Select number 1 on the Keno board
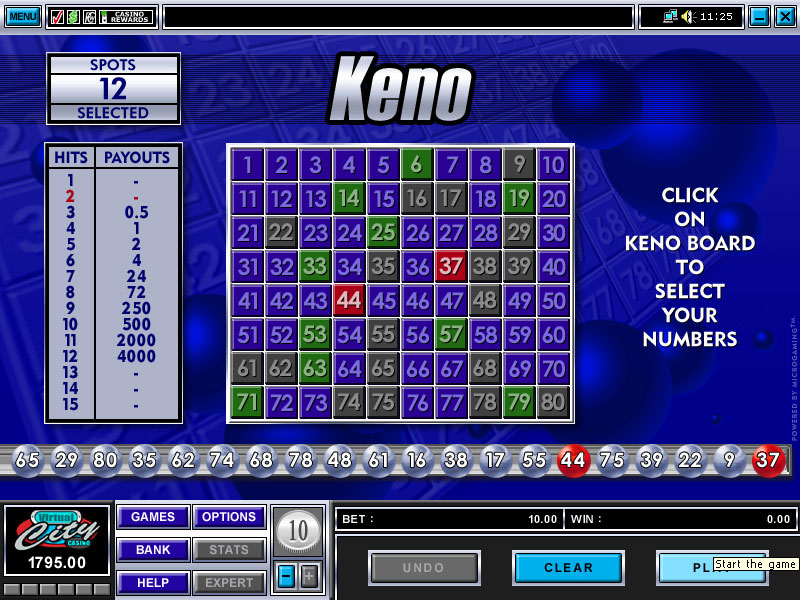Image resolution: width=800 pixels, height=600 pixels. click(x=247, y=165)
